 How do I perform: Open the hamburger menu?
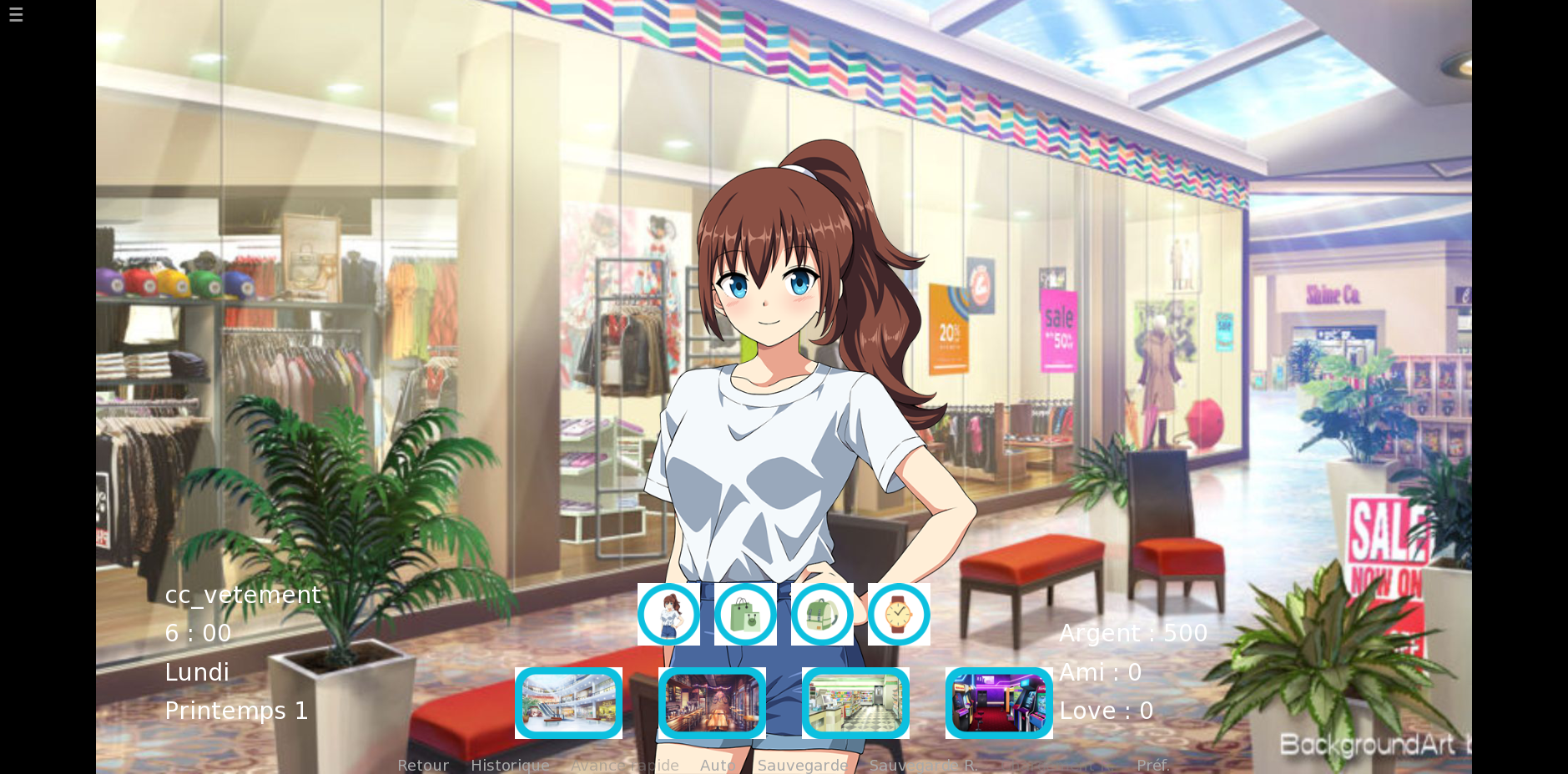[15, 14]
